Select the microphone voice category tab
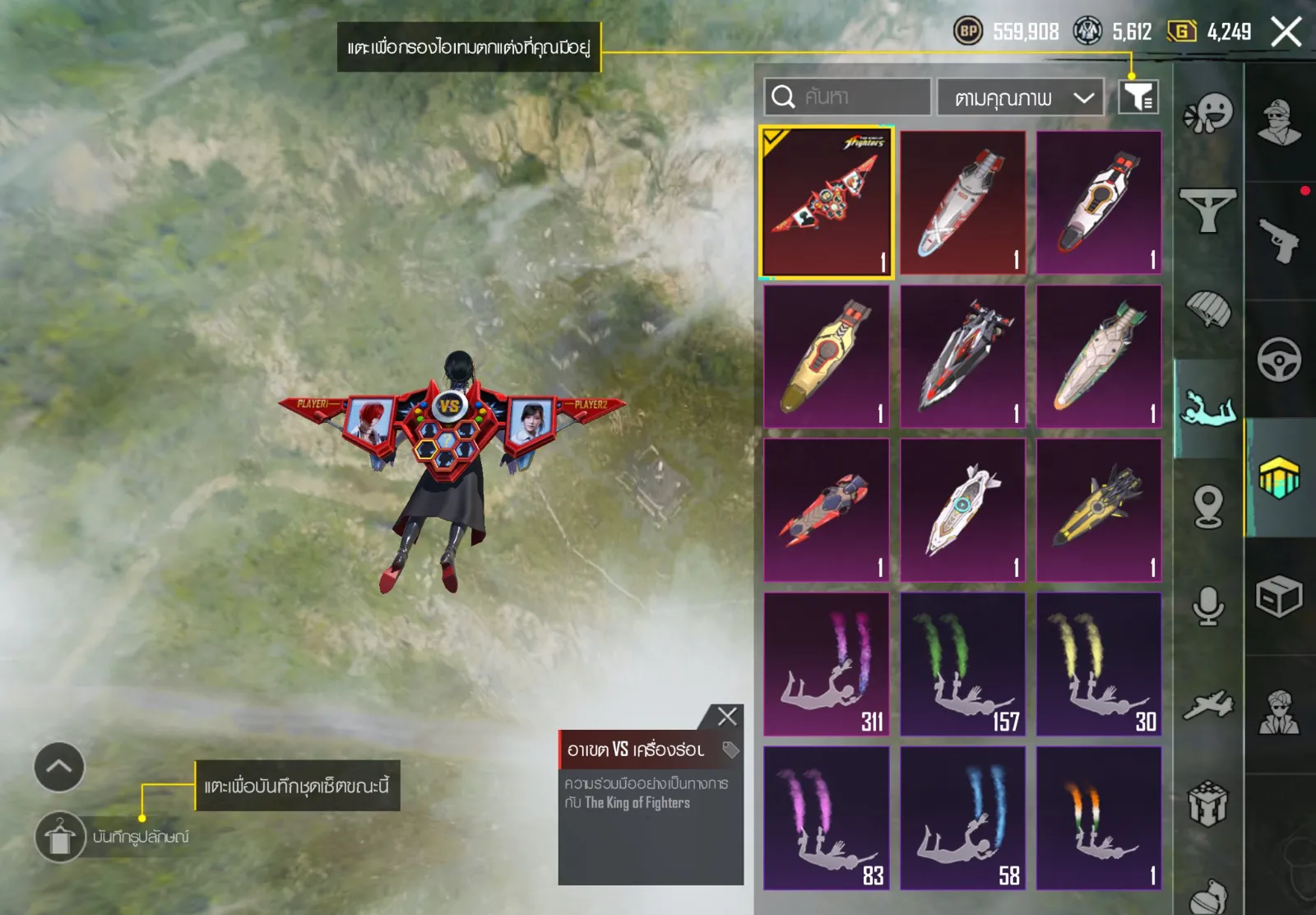 1208,606
